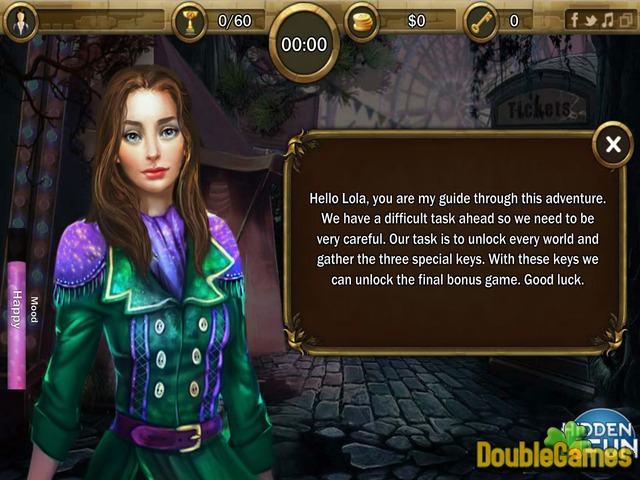
Task: Open the Twitter share link
Action: [x=590, y=20]
